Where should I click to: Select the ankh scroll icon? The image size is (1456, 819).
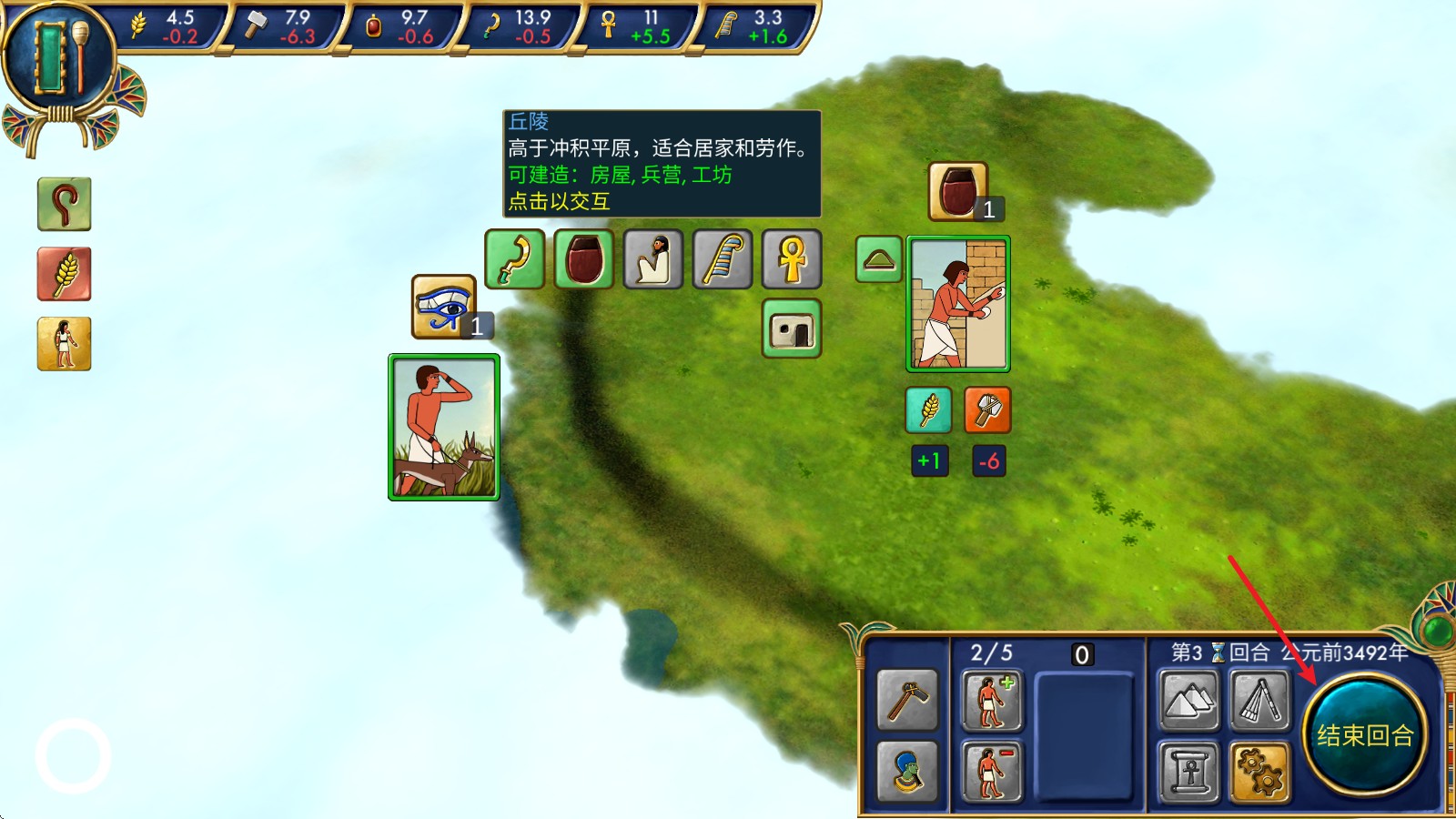(1189, 772)
